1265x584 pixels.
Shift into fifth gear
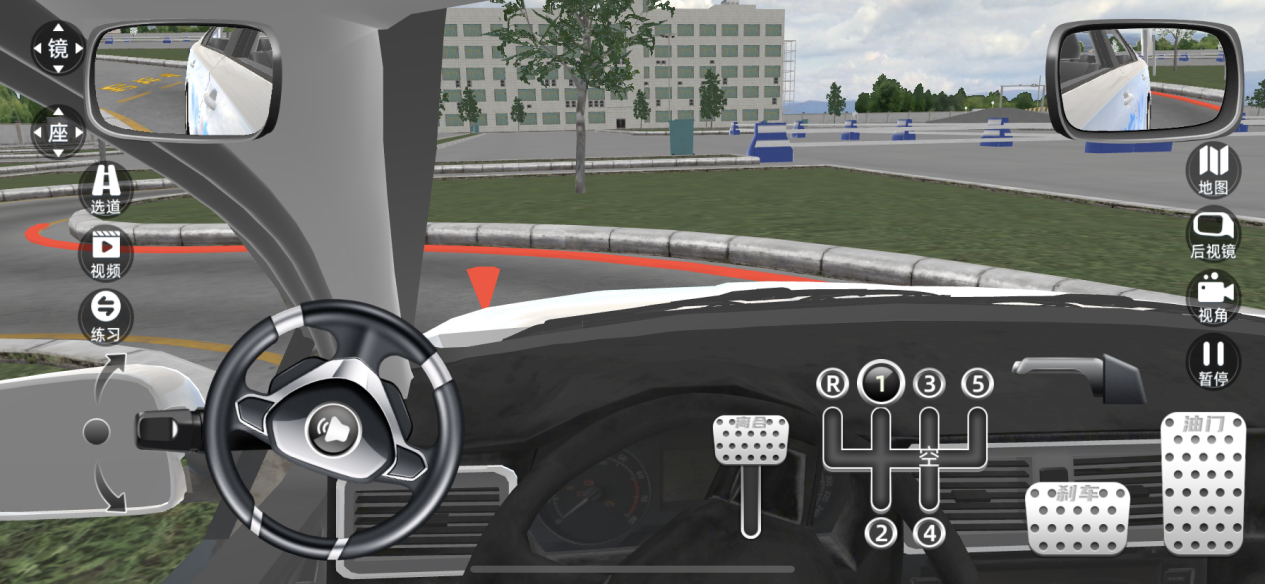pyautogui.click(x=978, y=383)
